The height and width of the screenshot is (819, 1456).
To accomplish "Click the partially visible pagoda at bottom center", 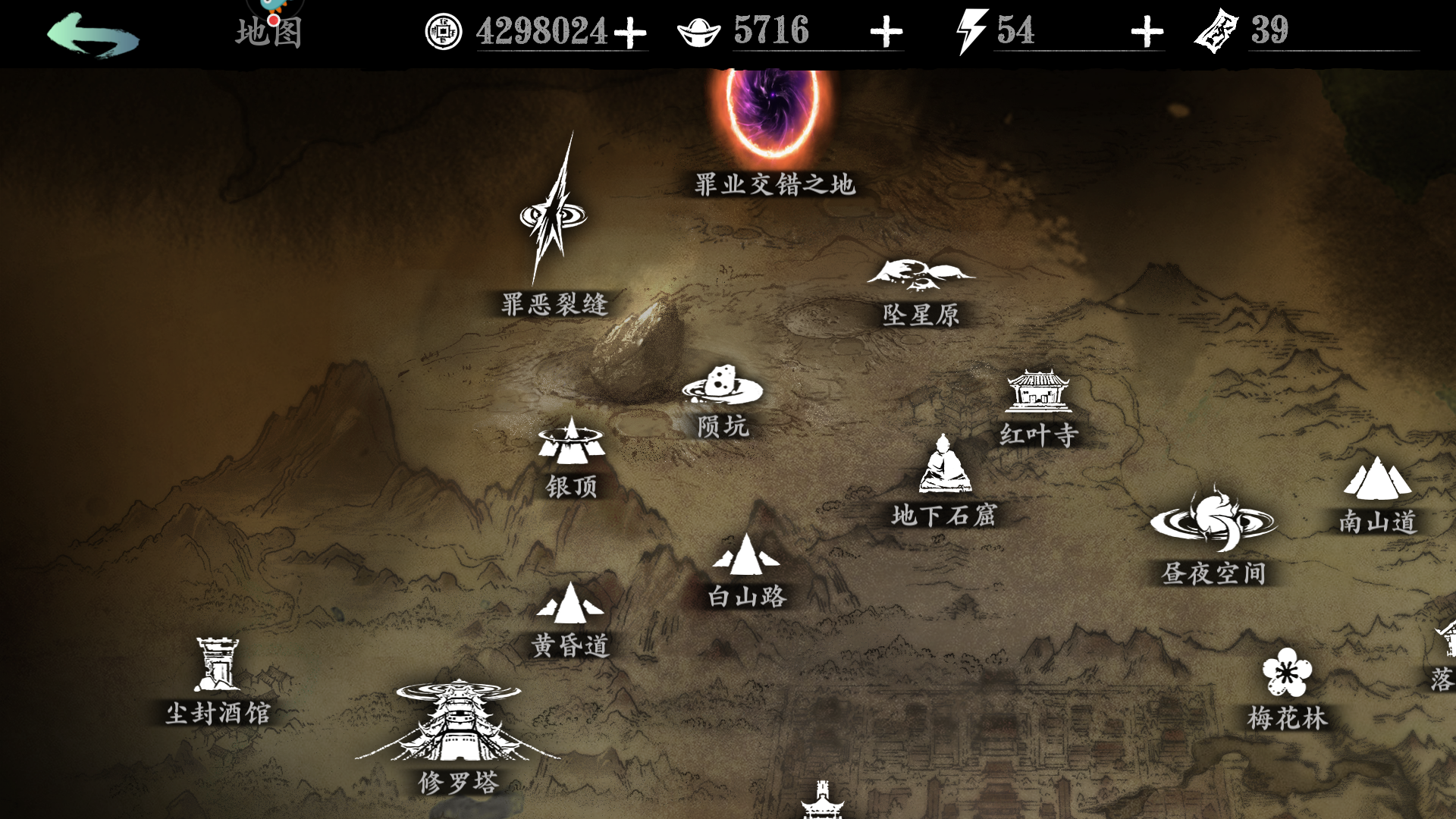I will pos(824,804).
